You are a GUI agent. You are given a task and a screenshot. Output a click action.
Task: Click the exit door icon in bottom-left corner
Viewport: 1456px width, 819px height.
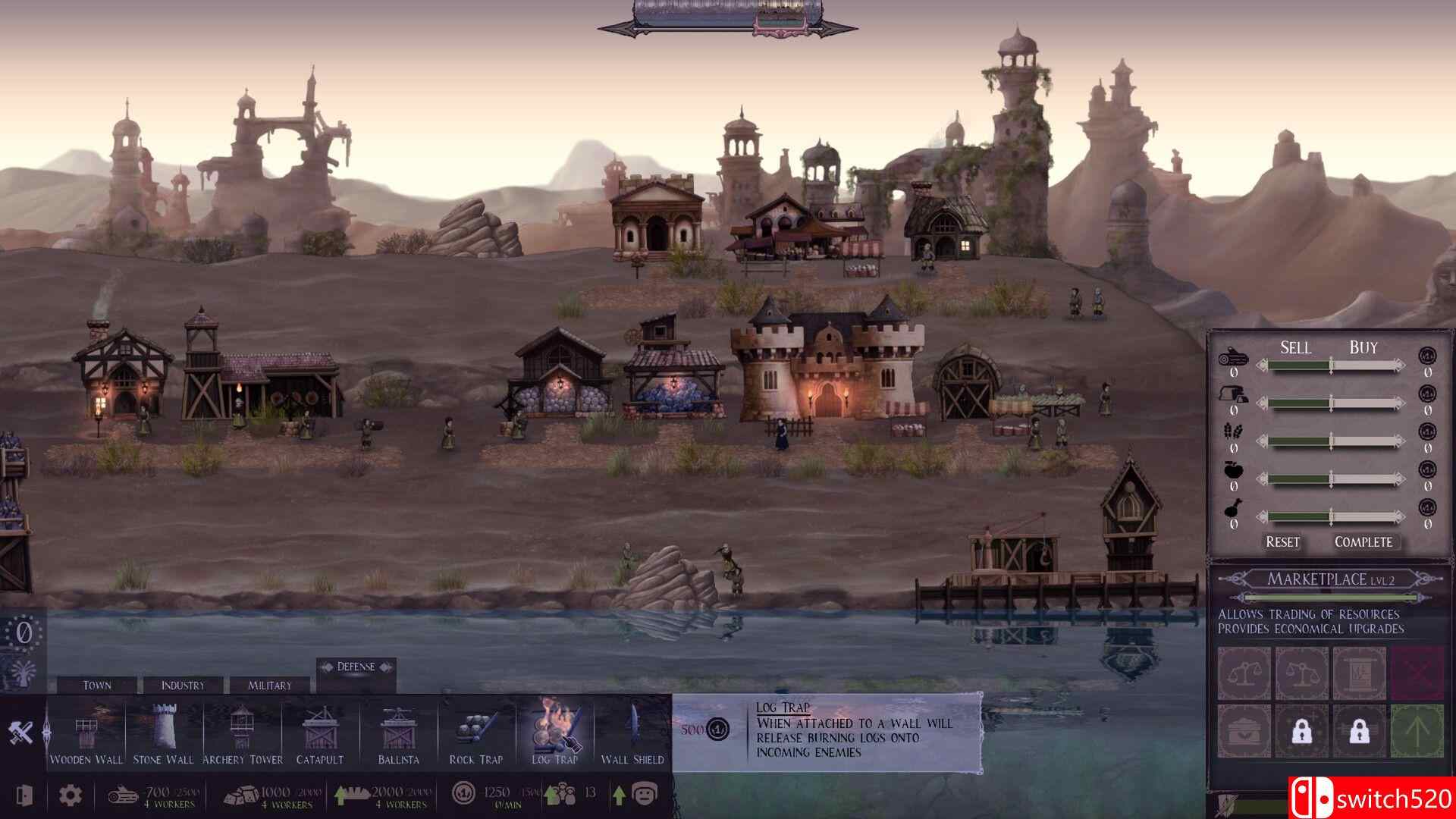tap(25, 793)
